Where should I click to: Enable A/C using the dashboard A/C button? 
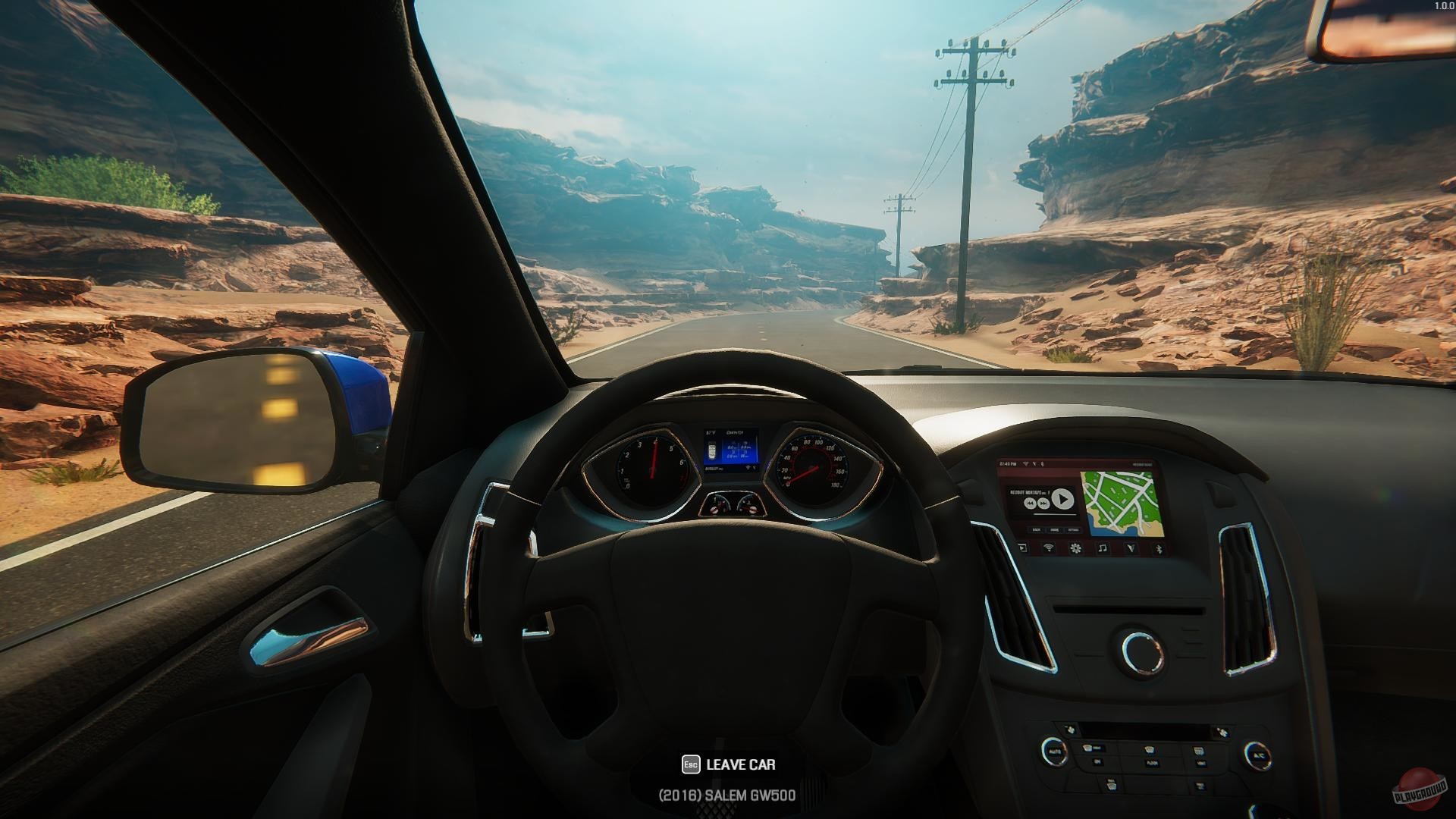pos(1260,755)
